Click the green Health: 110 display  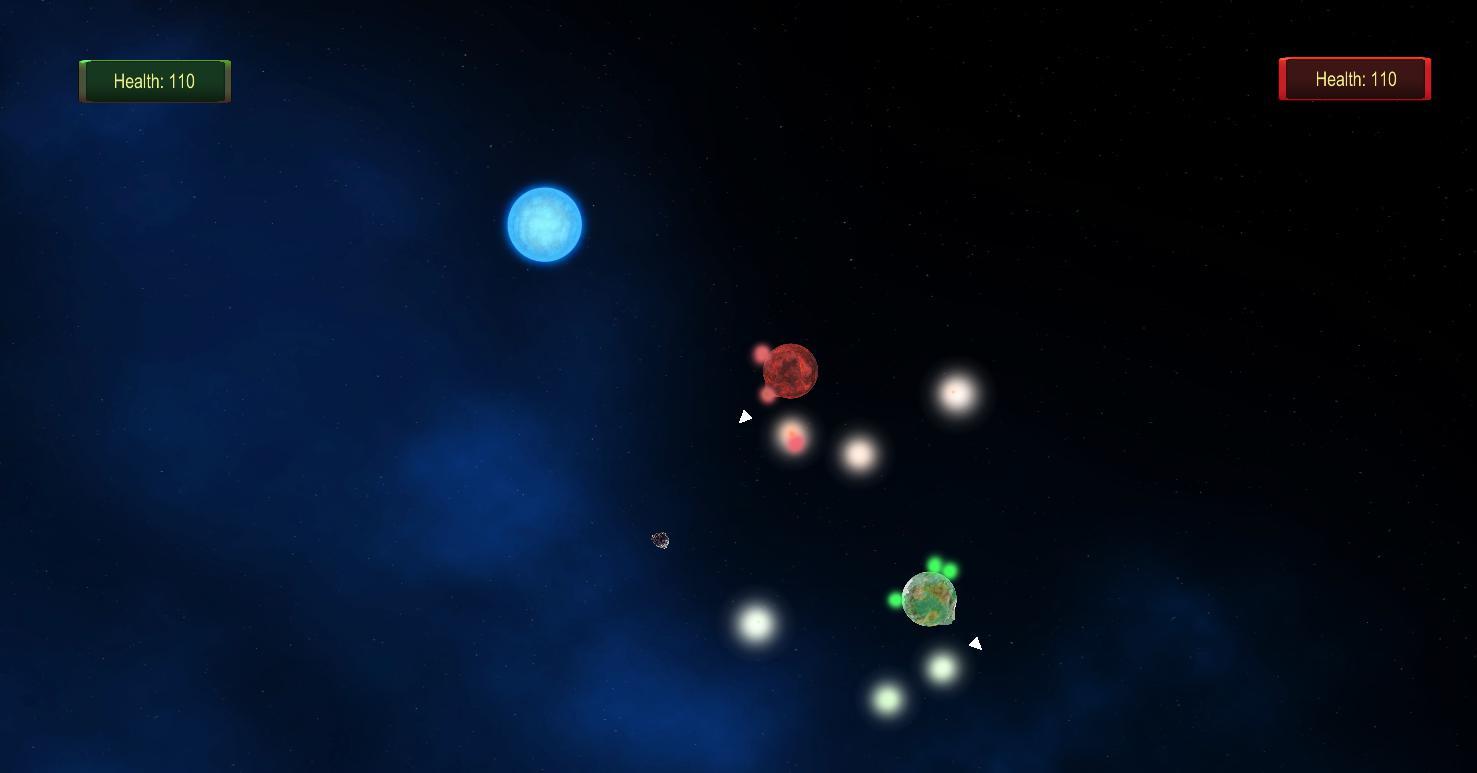(x=155, y=81)
